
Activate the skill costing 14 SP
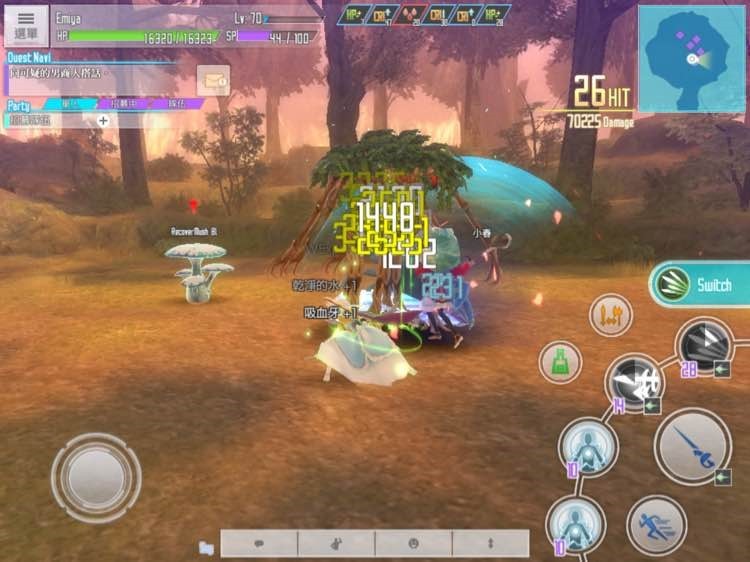click(x=634, y=383)
